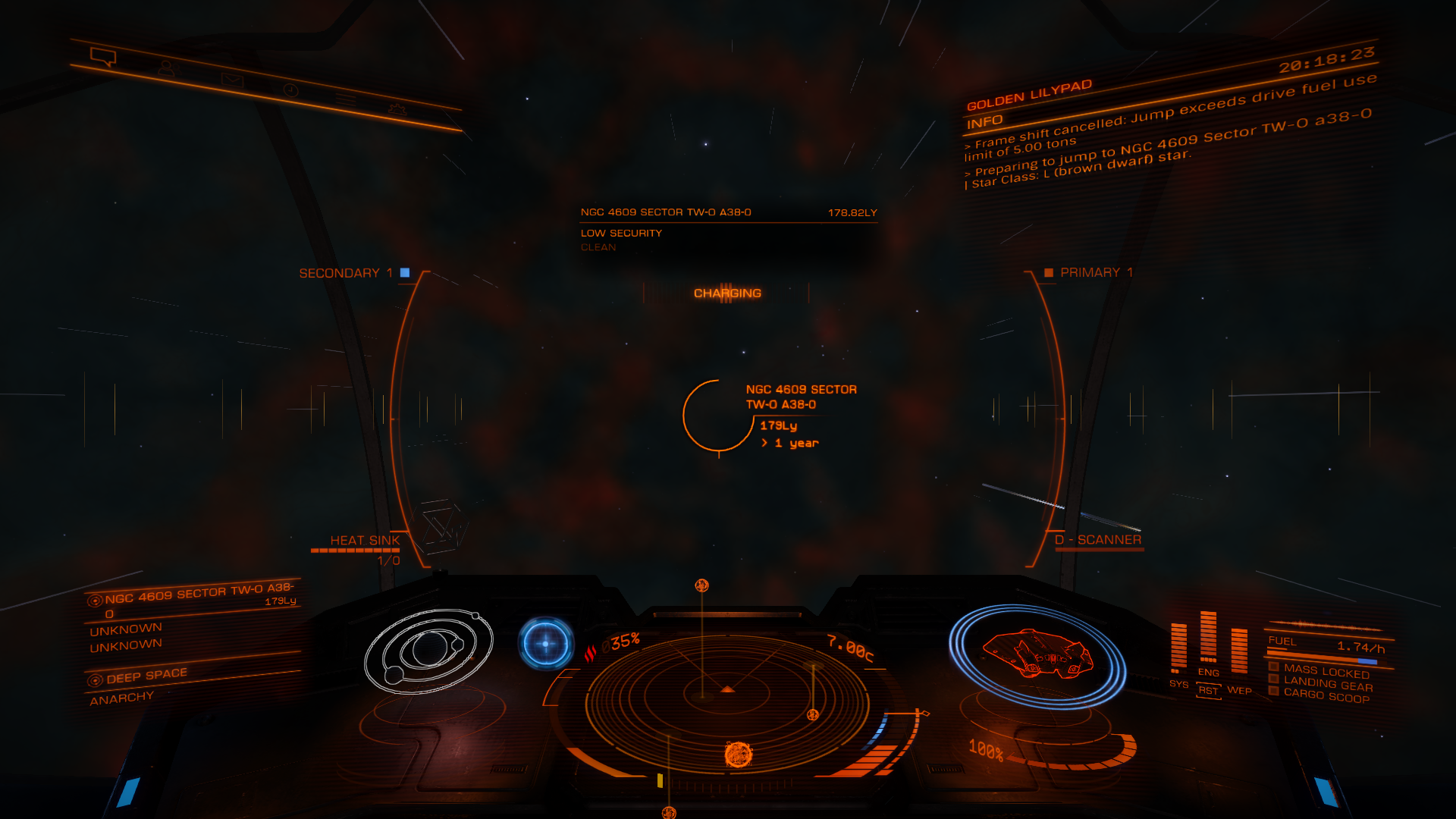
Task: Click the Heat Sink fire group label
Action: click(365, 541)
